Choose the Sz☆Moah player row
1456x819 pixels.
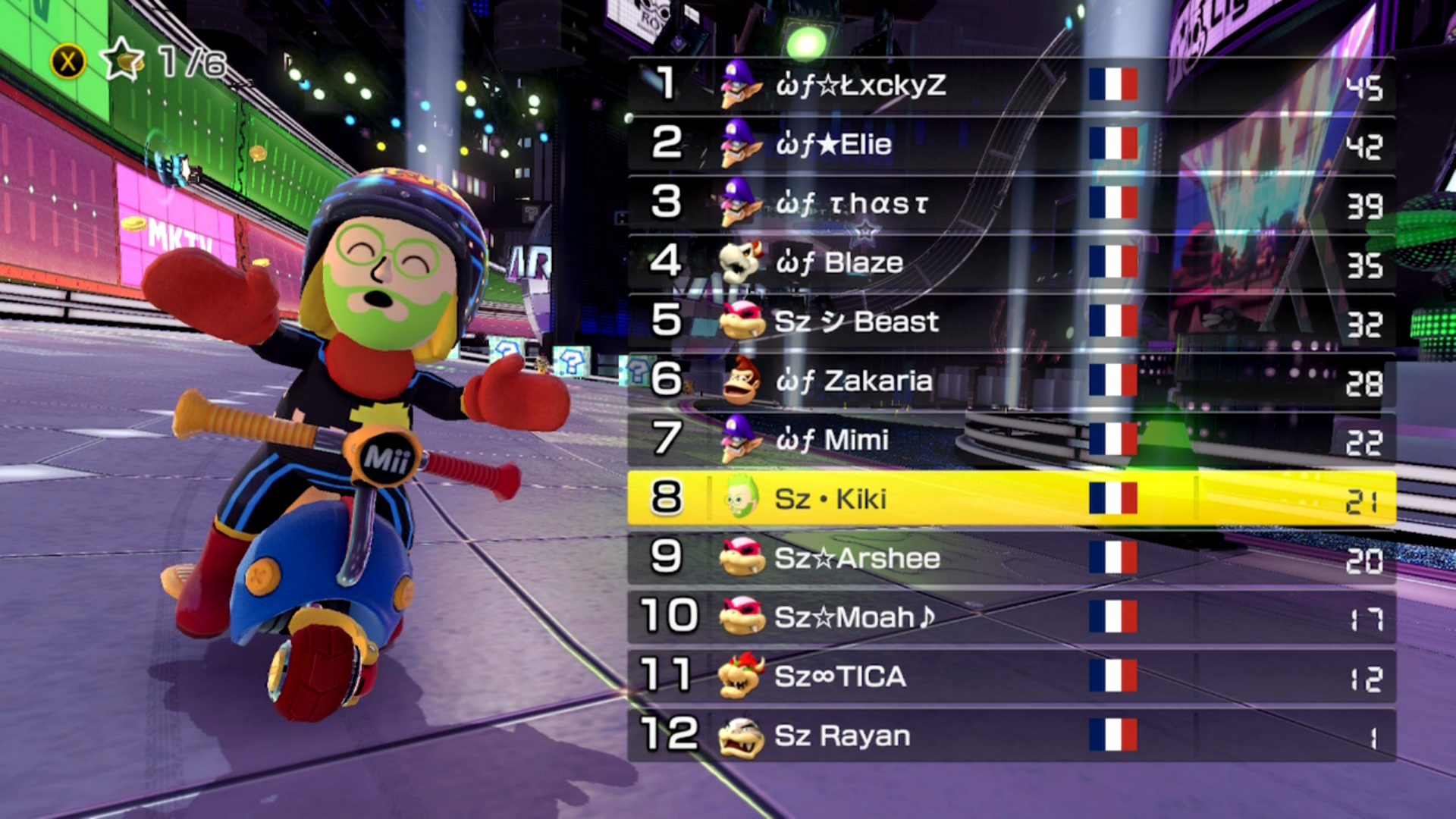(x=1012, y=617)
